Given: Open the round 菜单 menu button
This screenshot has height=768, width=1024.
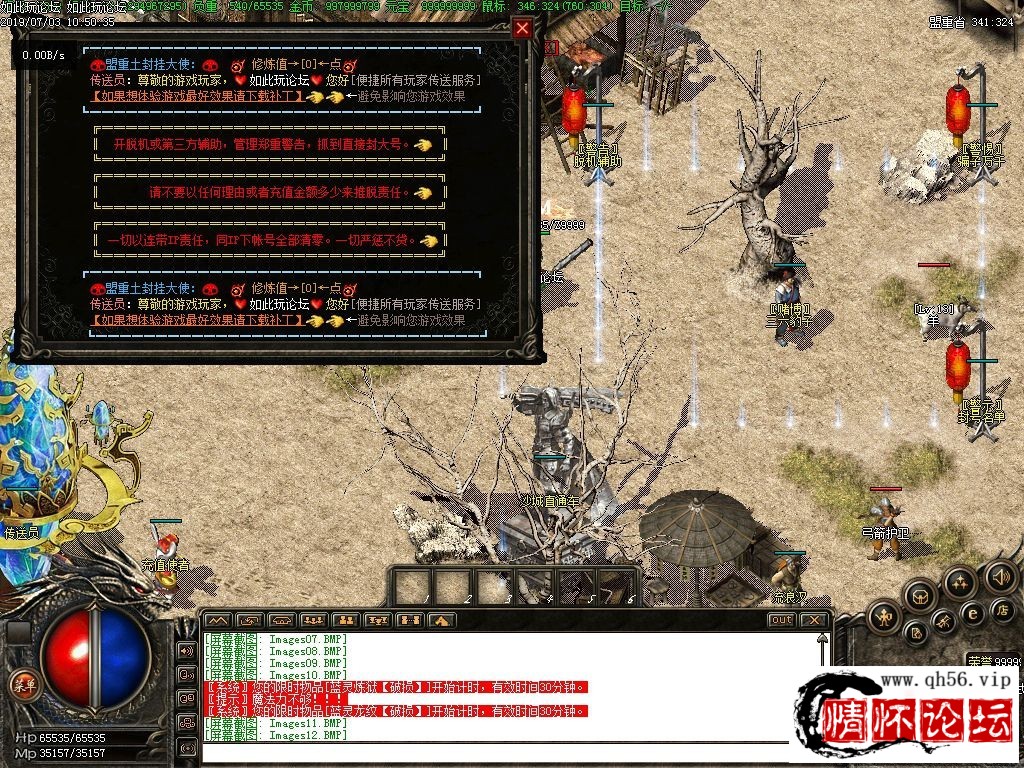Looking at the screenshot, I should 21,684.
